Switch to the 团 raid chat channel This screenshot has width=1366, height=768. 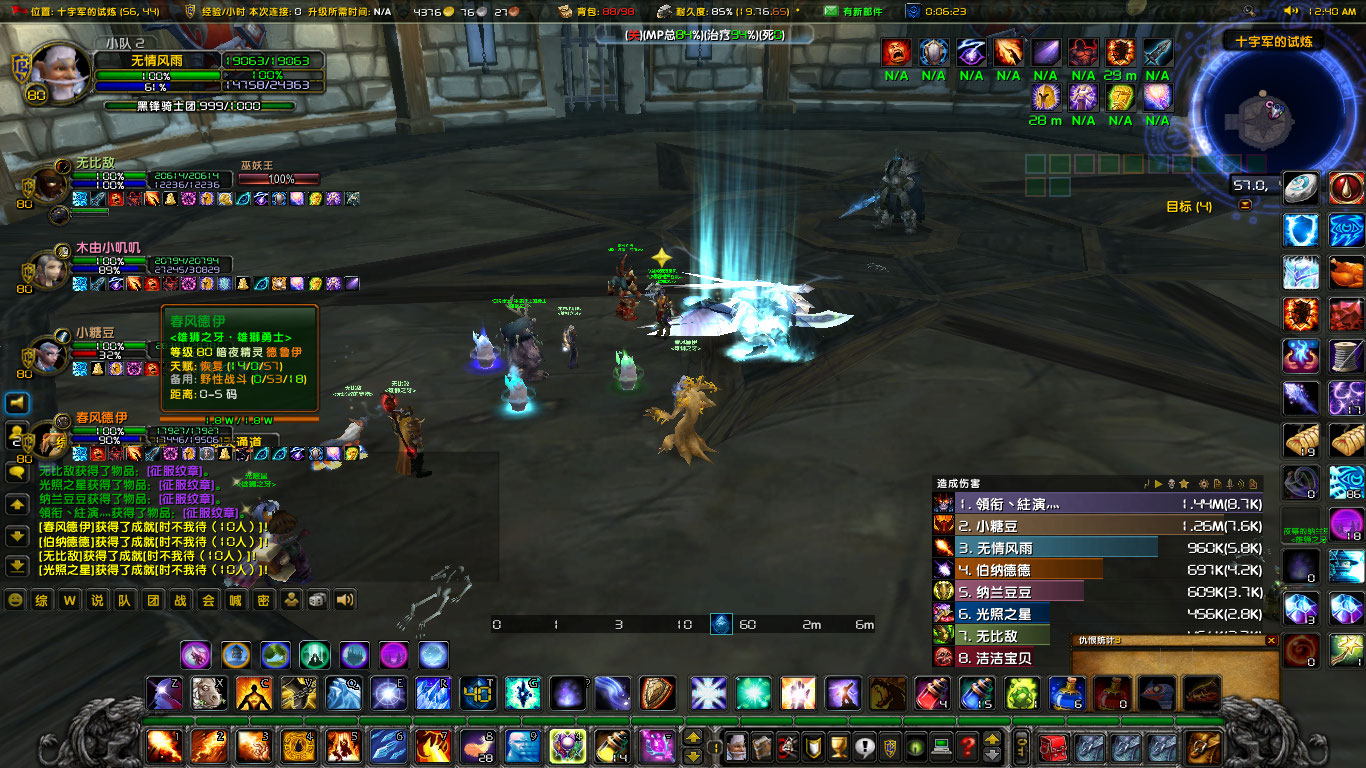152,598
